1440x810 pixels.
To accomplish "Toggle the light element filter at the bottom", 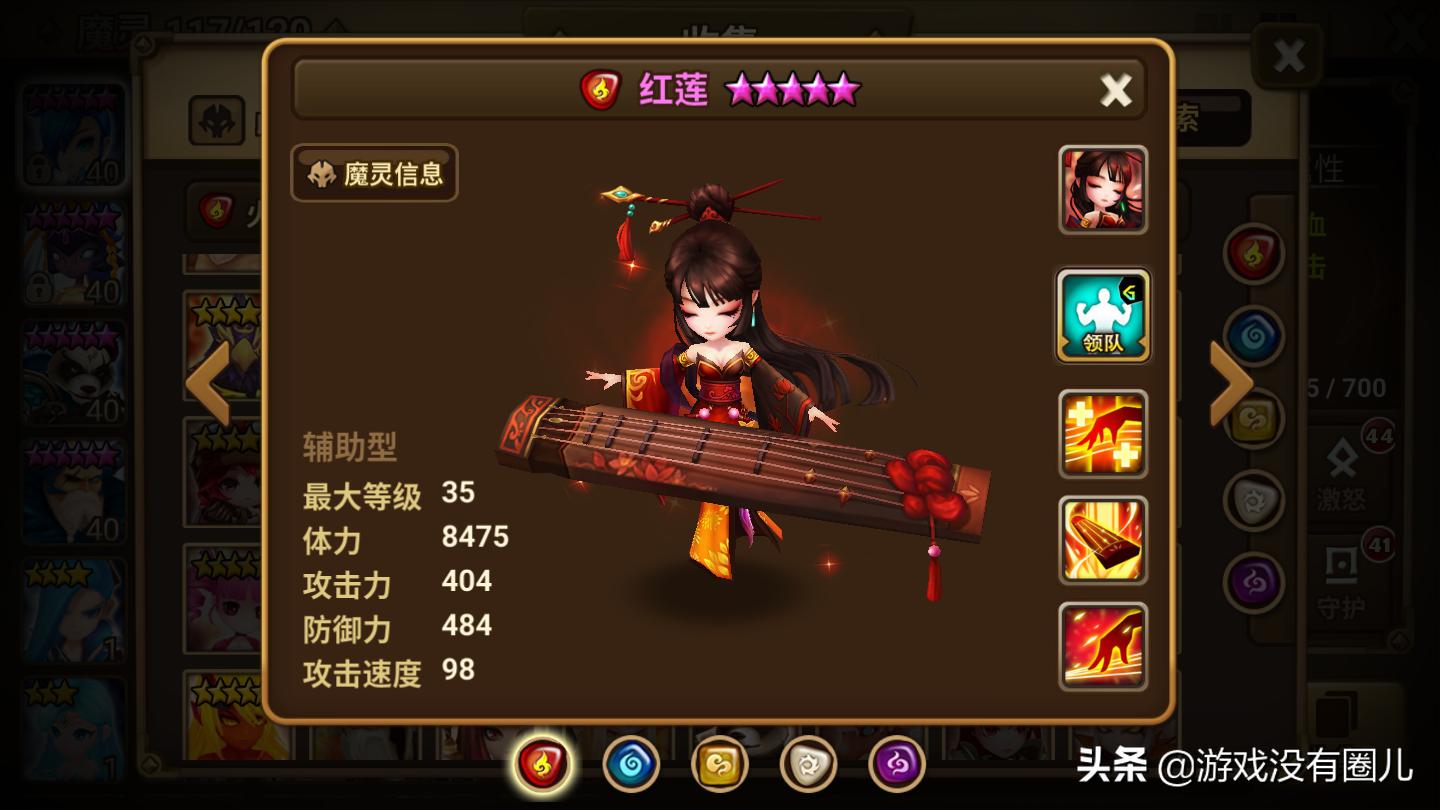I will tap(810, 765).
